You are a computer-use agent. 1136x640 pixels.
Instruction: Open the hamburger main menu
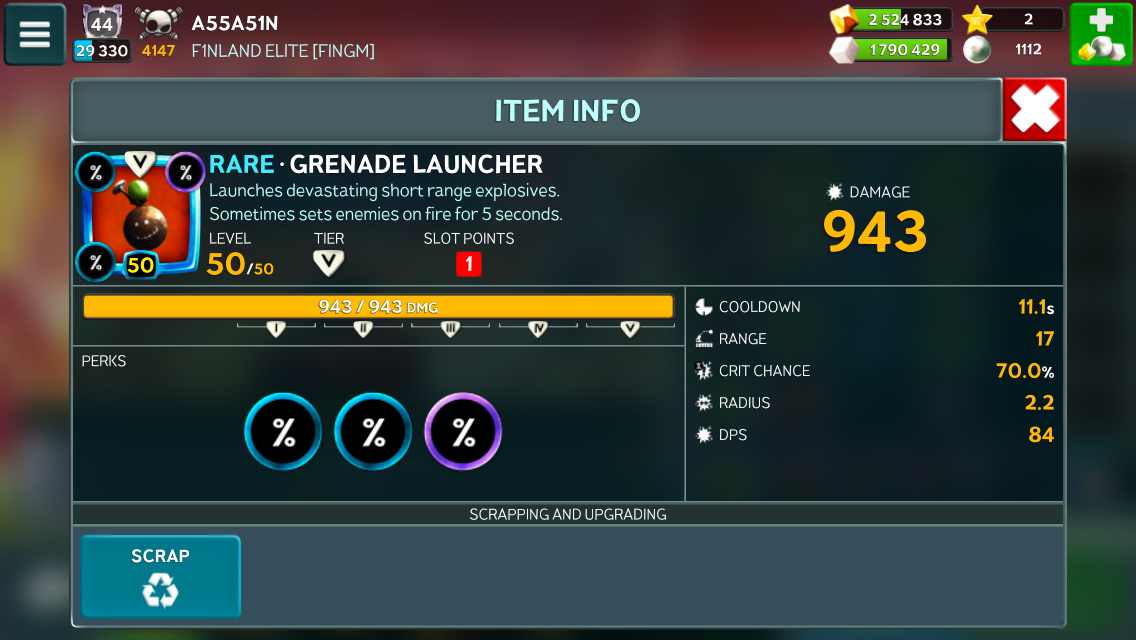(x=35, y=34)
